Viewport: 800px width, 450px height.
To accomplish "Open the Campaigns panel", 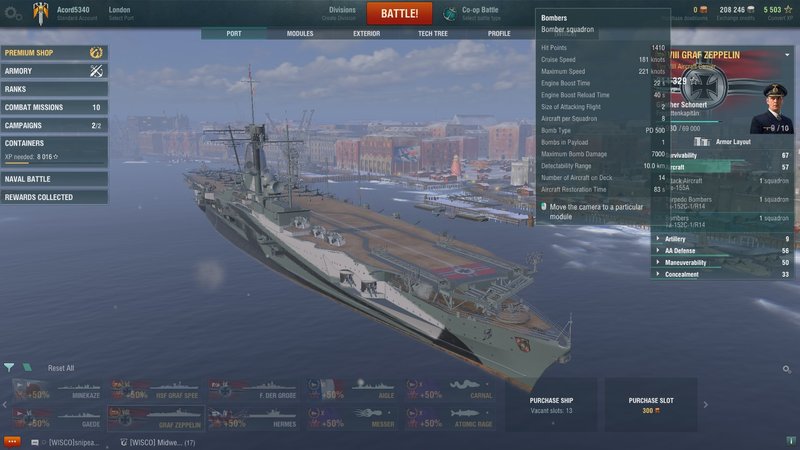I will pyautogui.click(x=54, y=125).
